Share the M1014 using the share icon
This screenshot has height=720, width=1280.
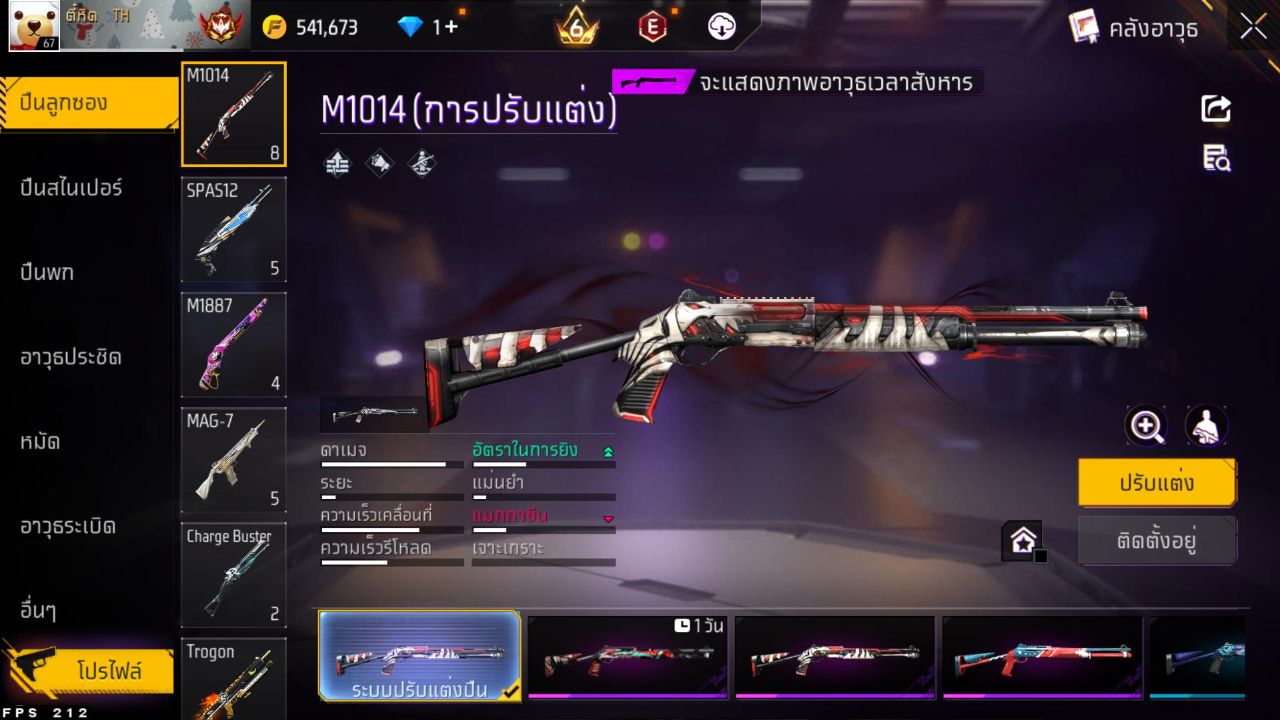point(1214,110)
